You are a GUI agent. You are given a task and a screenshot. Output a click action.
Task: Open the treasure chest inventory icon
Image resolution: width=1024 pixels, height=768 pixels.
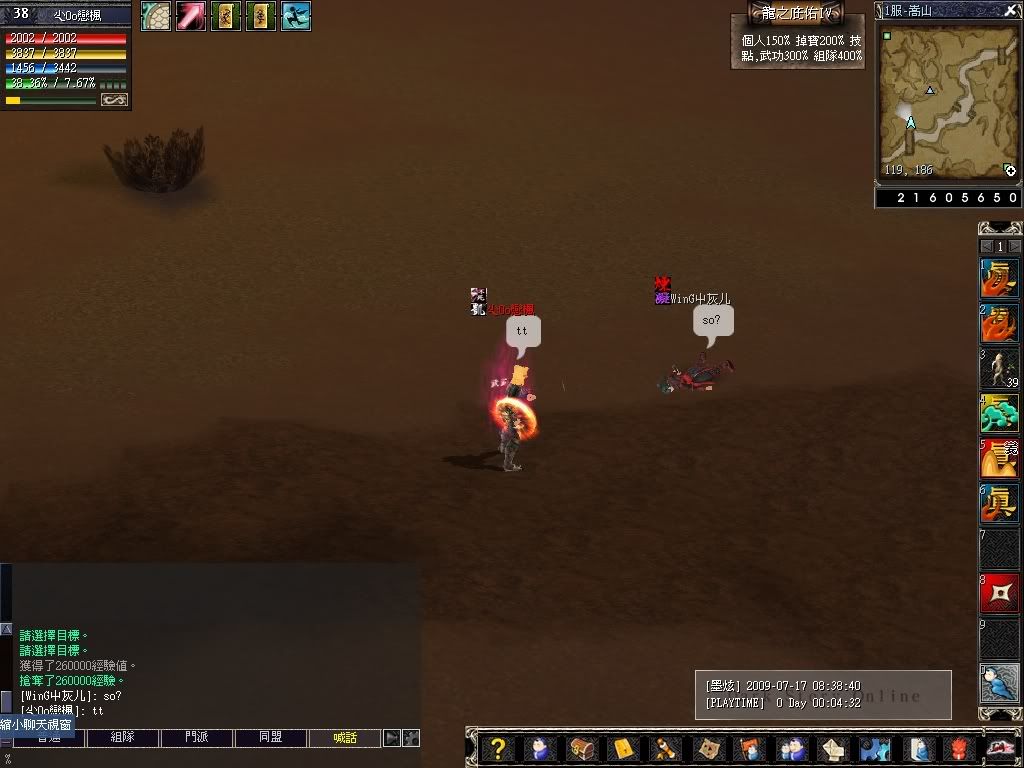click(582, 748)
